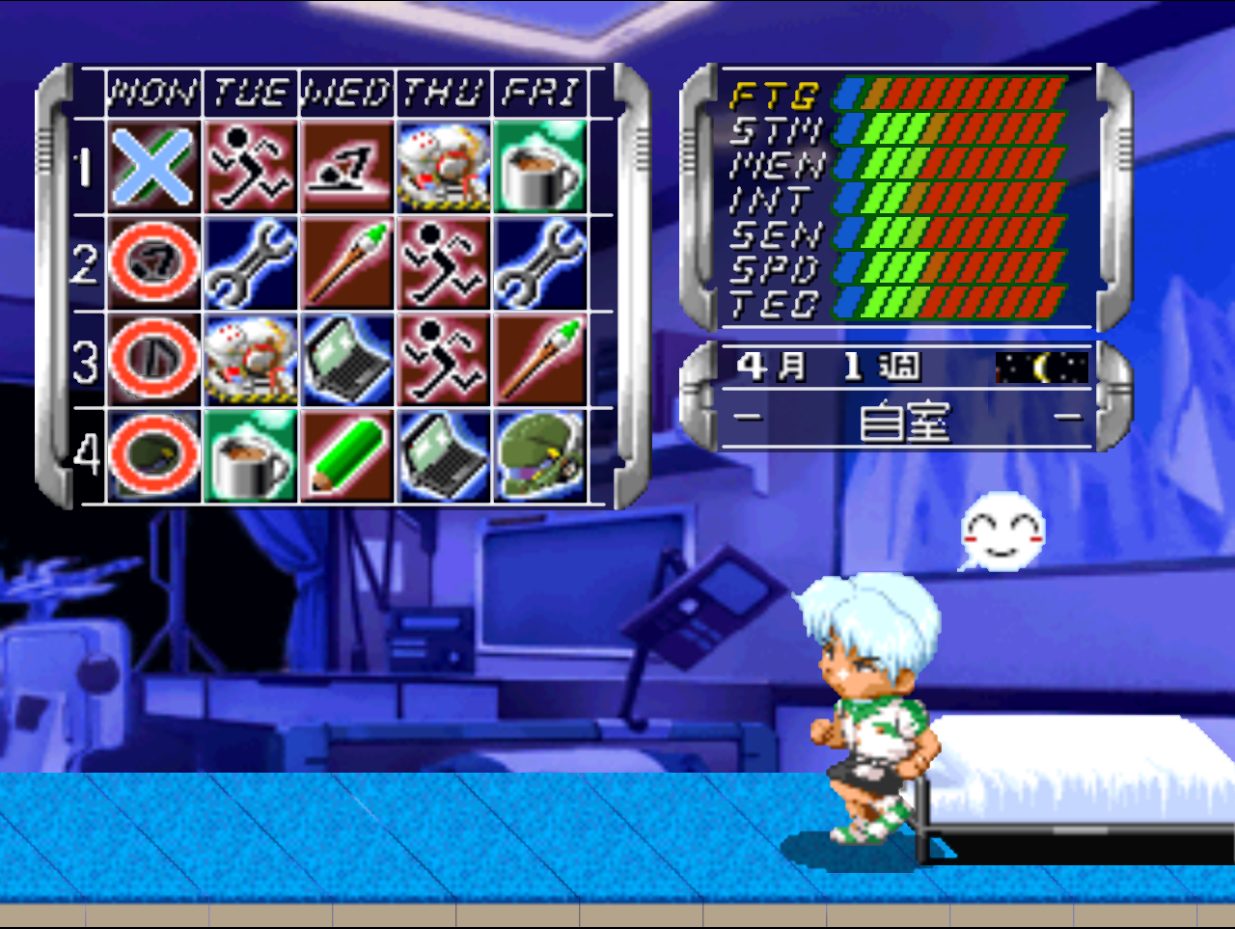Select the coffee cup icon under FRI

[540, 167]
